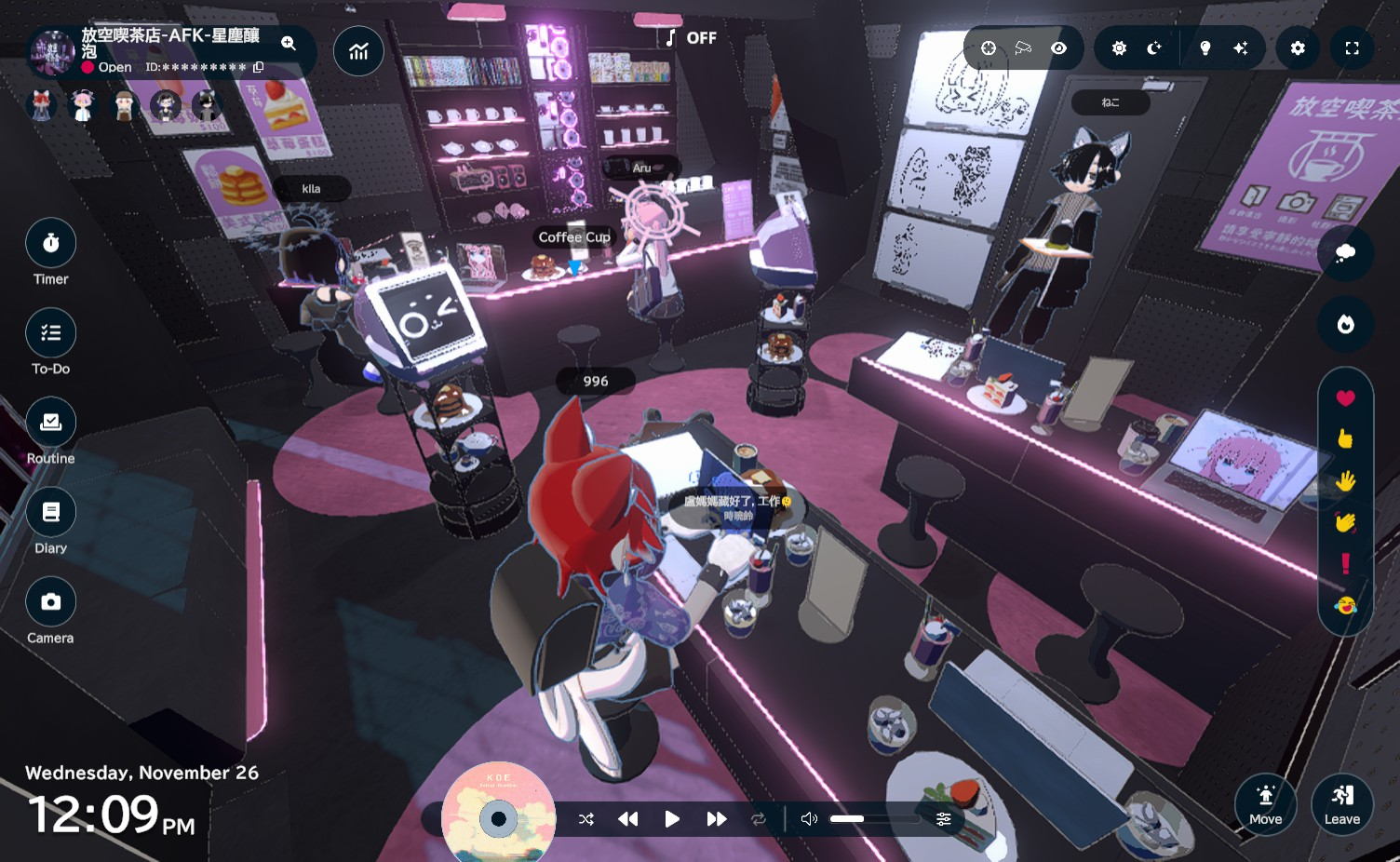
Task: Toggle the music OFF switch
Action: click(x=691, y=38)
